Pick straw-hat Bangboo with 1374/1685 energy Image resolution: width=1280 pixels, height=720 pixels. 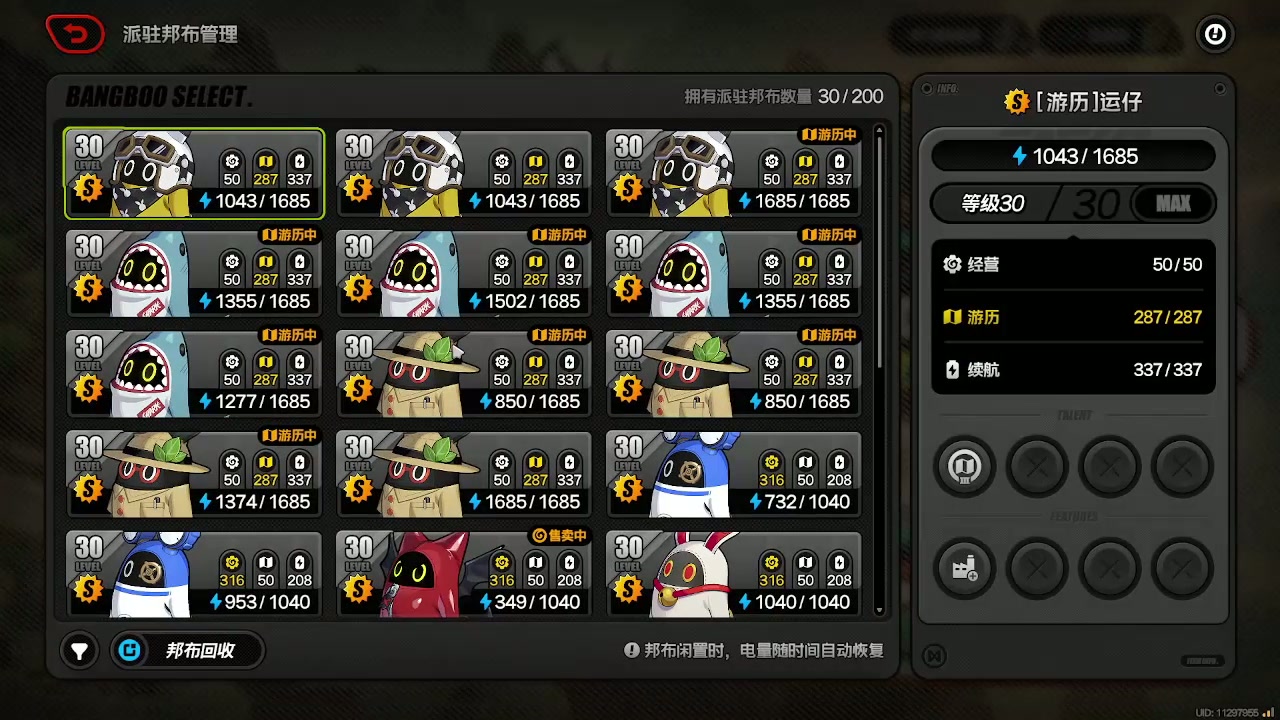click(194, 473)
